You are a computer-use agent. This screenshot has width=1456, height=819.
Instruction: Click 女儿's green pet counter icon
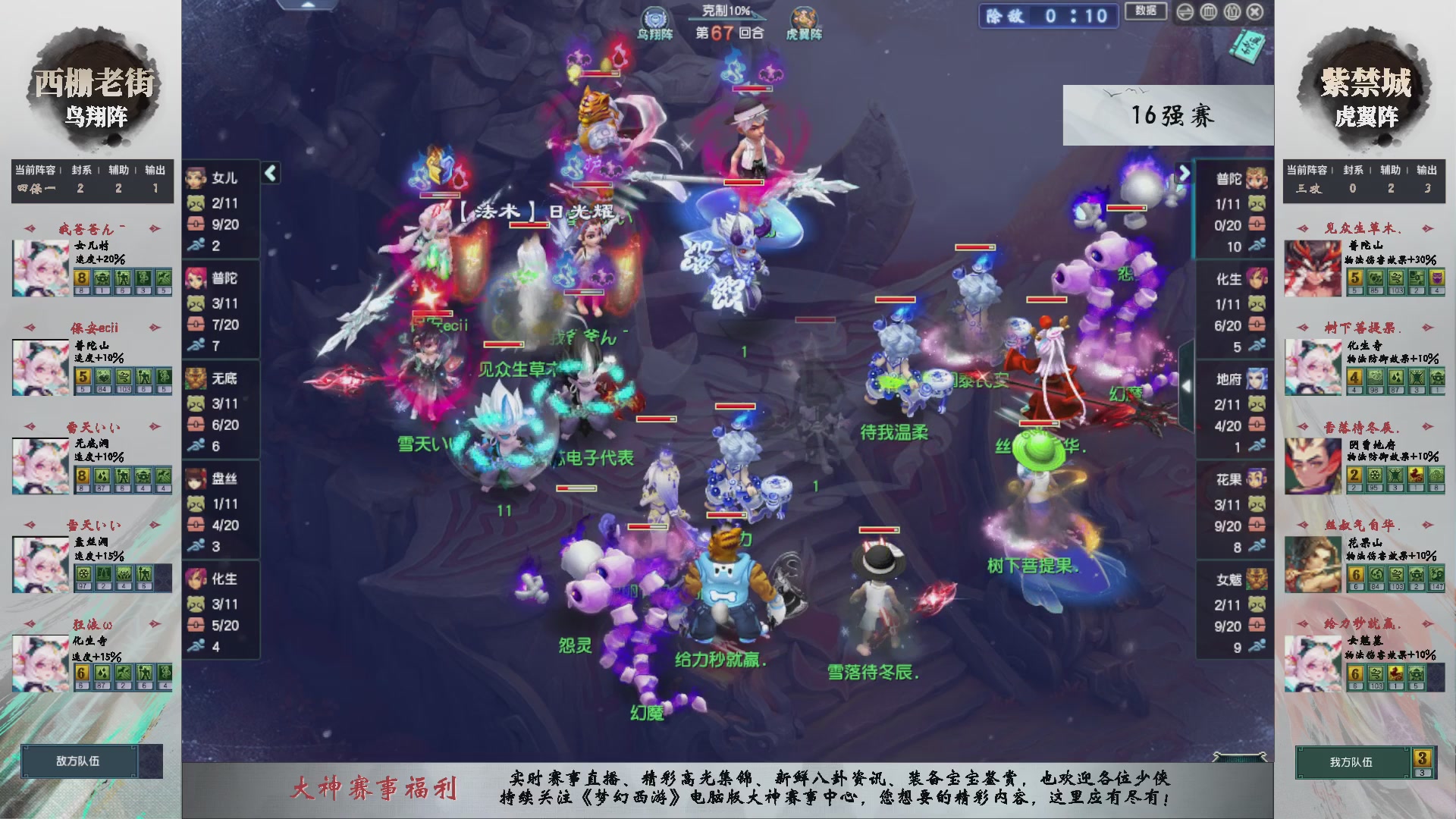pos(194,203)
